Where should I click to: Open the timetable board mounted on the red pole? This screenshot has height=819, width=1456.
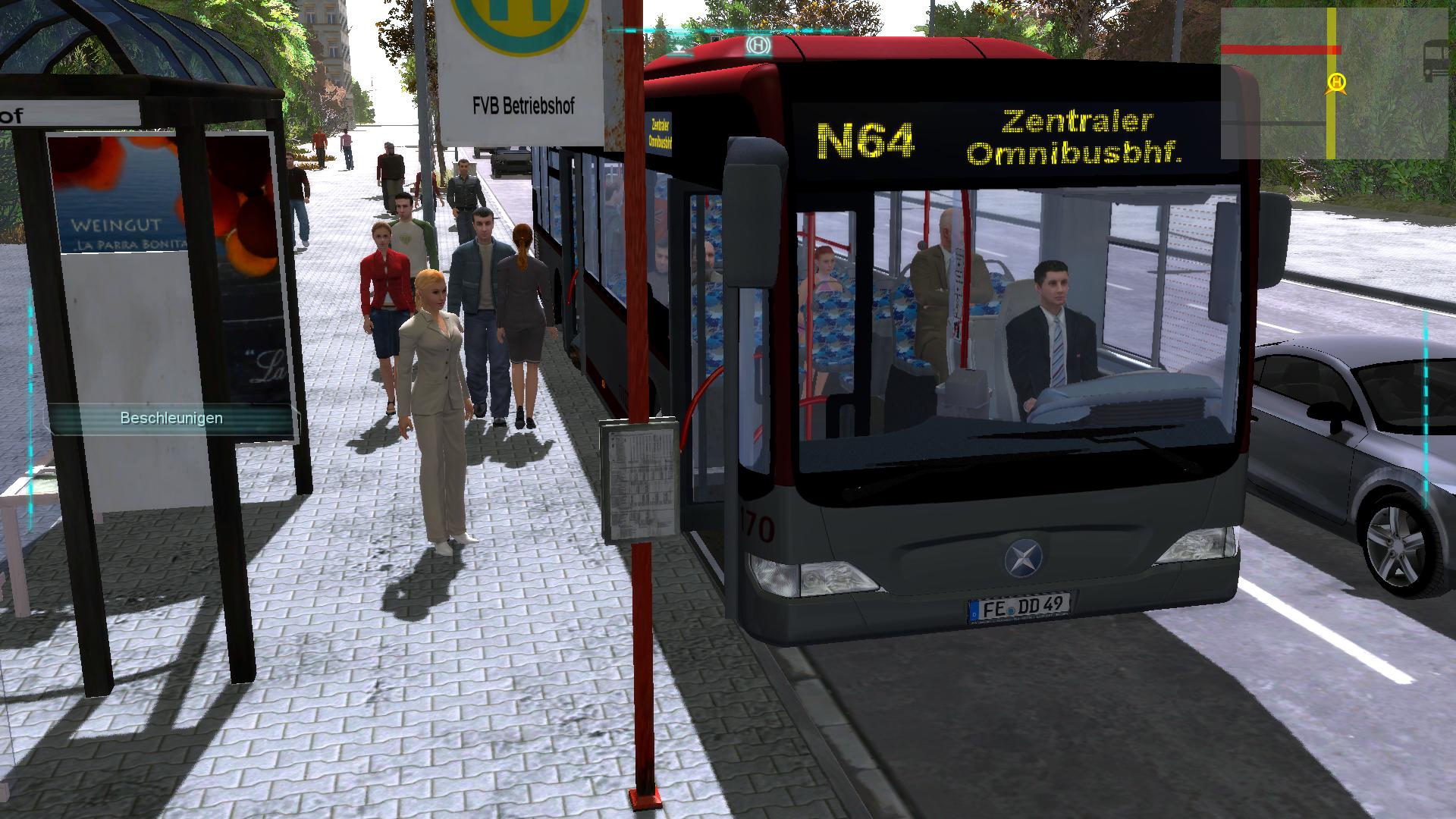639,479
